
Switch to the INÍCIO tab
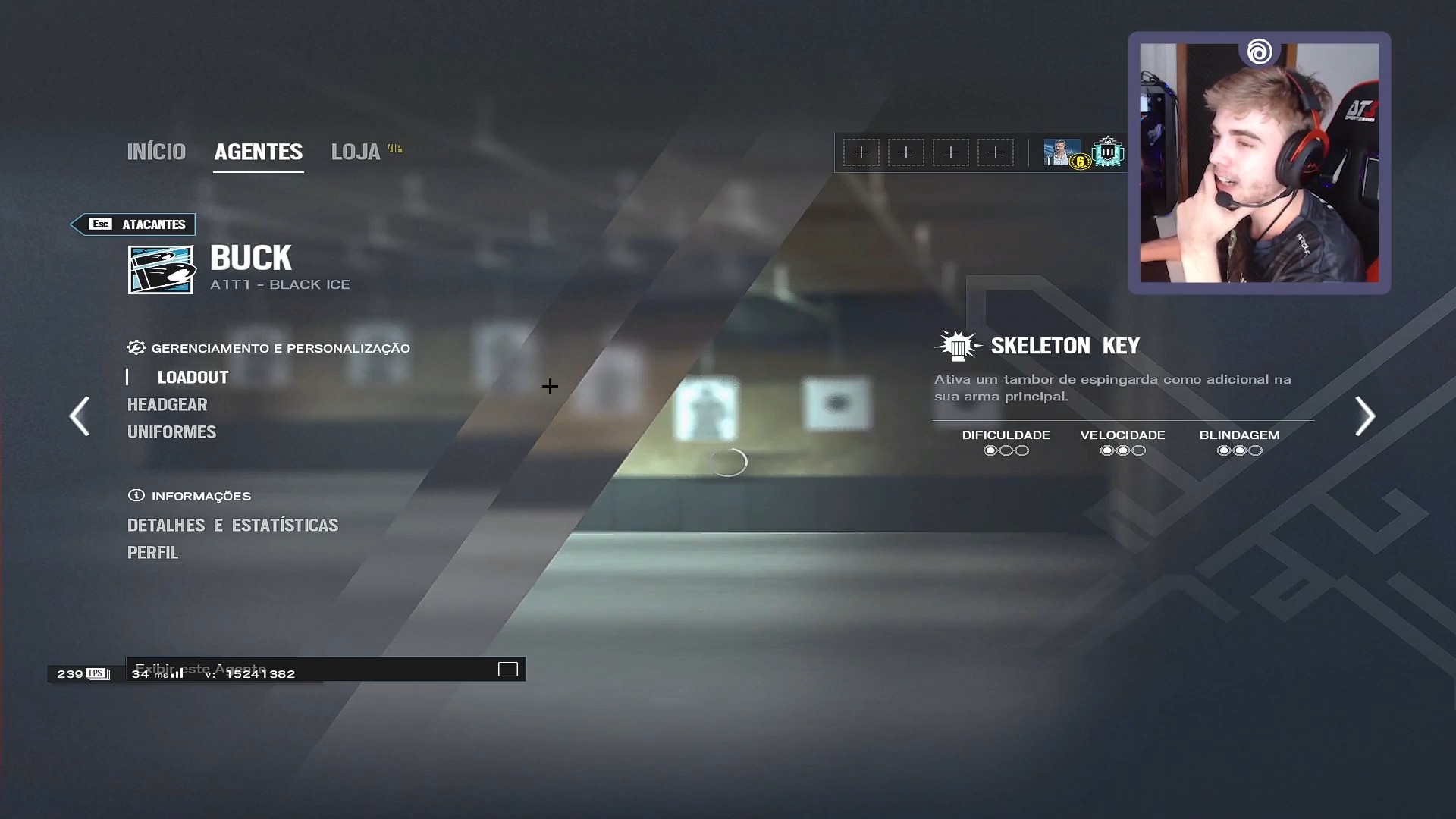156,152
